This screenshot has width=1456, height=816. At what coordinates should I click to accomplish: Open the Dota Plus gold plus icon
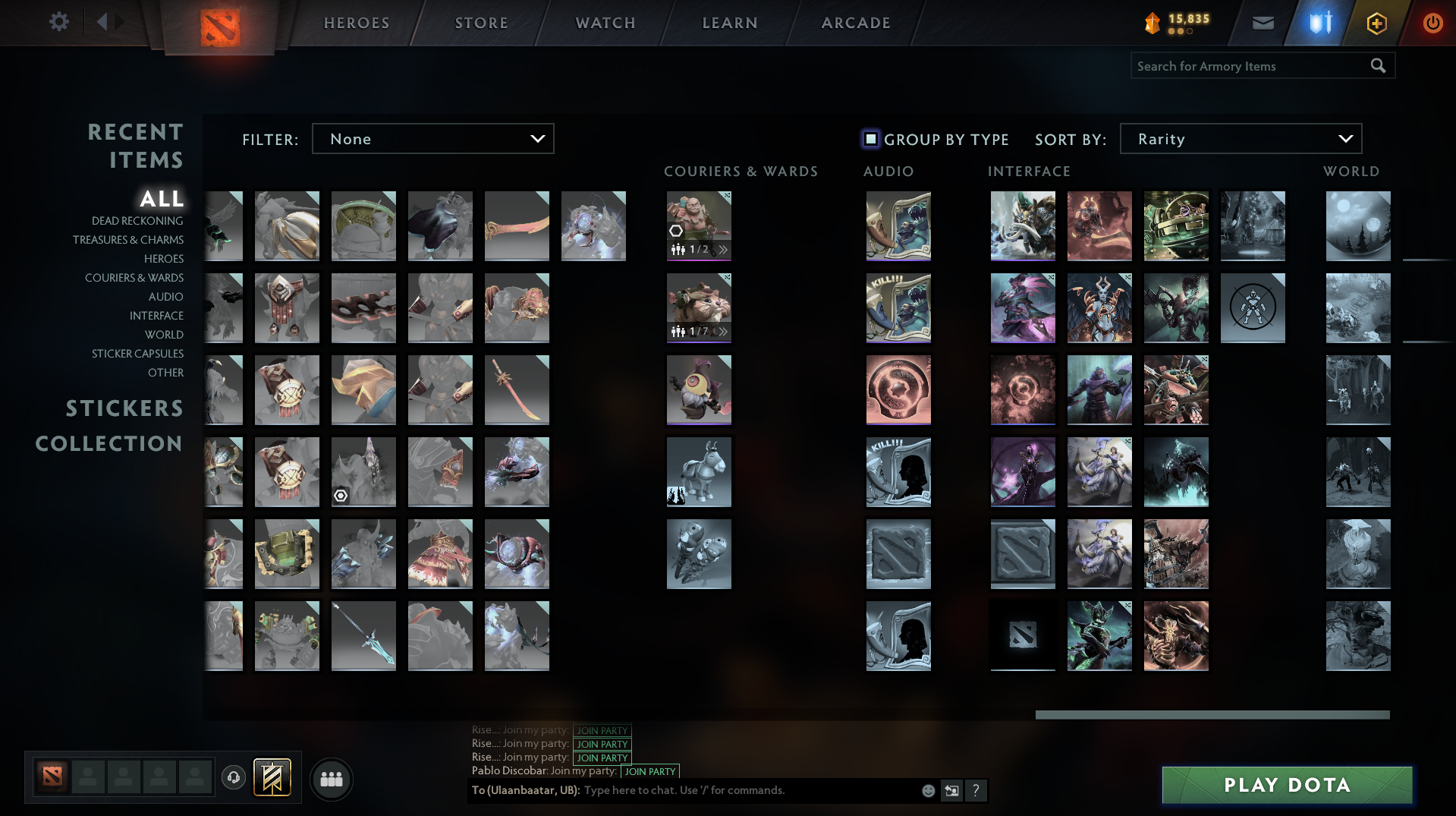(x=1376, y=23)
